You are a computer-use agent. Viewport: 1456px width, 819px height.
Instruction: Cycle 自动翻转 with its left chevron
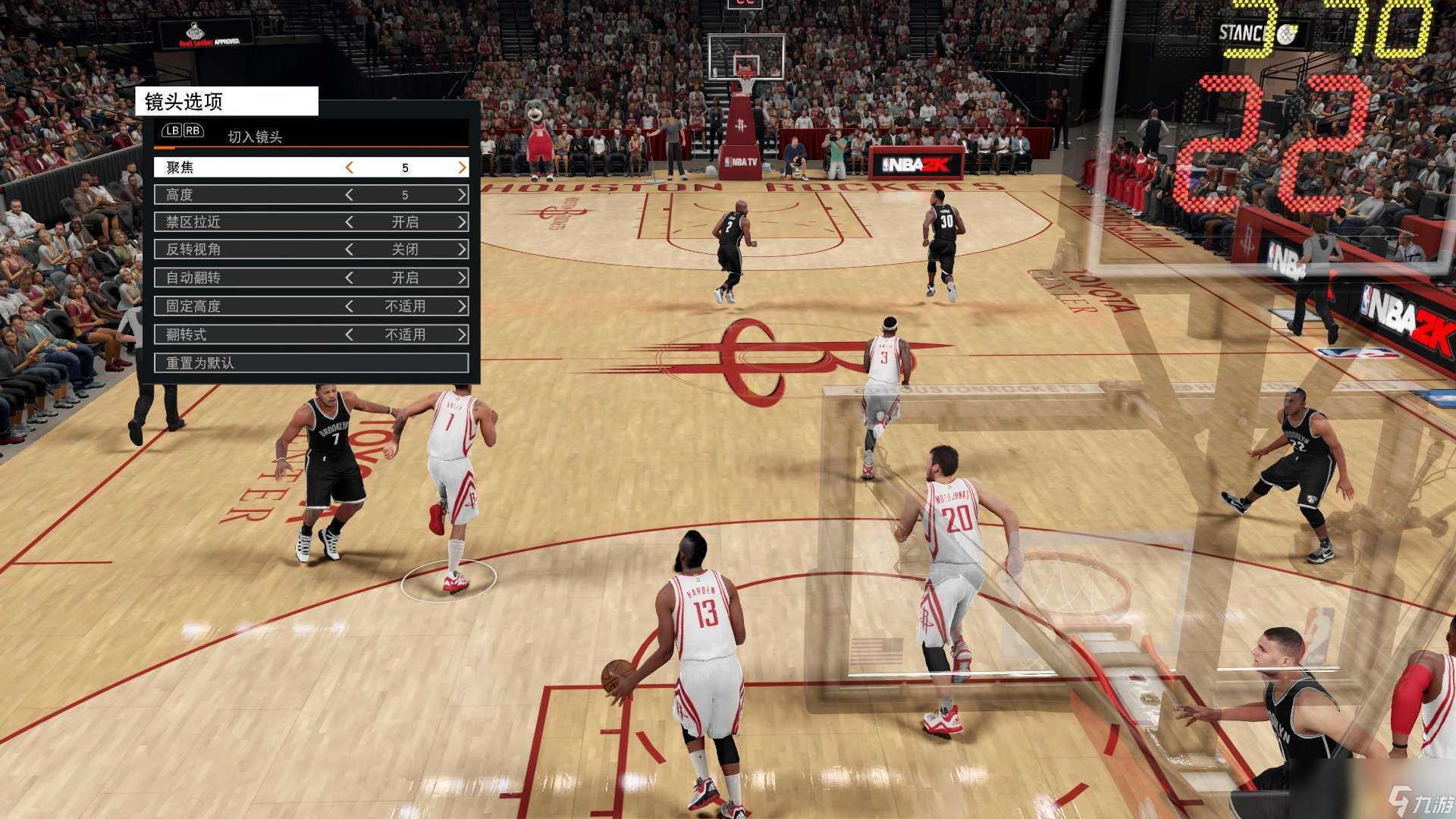(x=350, y=278)
